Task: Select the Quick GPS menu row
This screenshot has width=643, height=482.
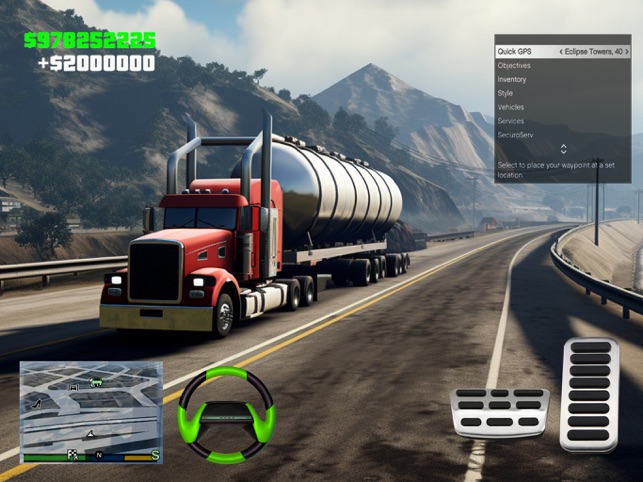Action: pyautogui.click(x=563, y=51)
